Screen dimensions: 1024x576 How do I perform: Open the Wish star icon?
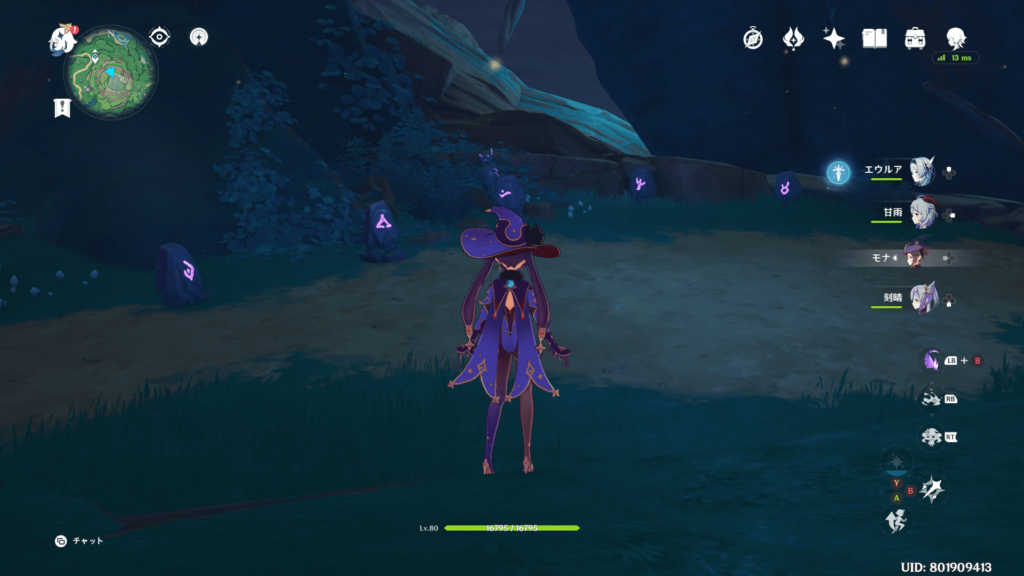tap(833, 39)
